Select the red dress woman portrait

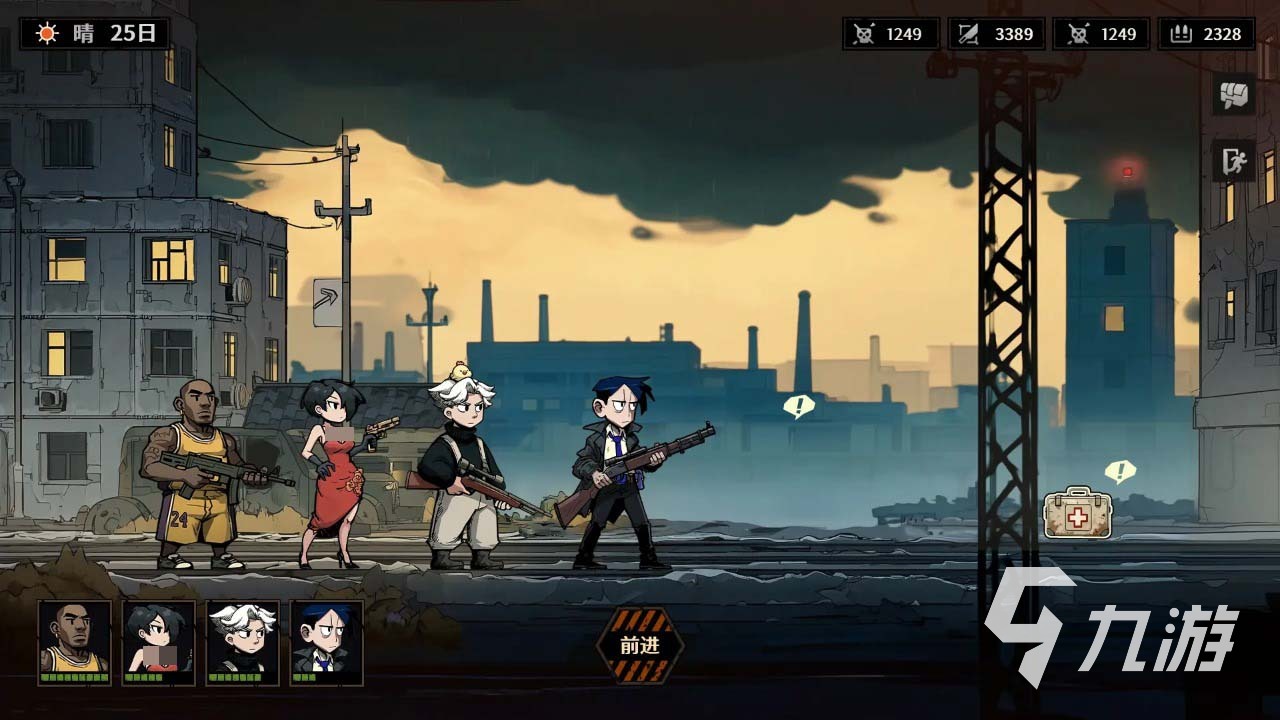click(159, 641)
